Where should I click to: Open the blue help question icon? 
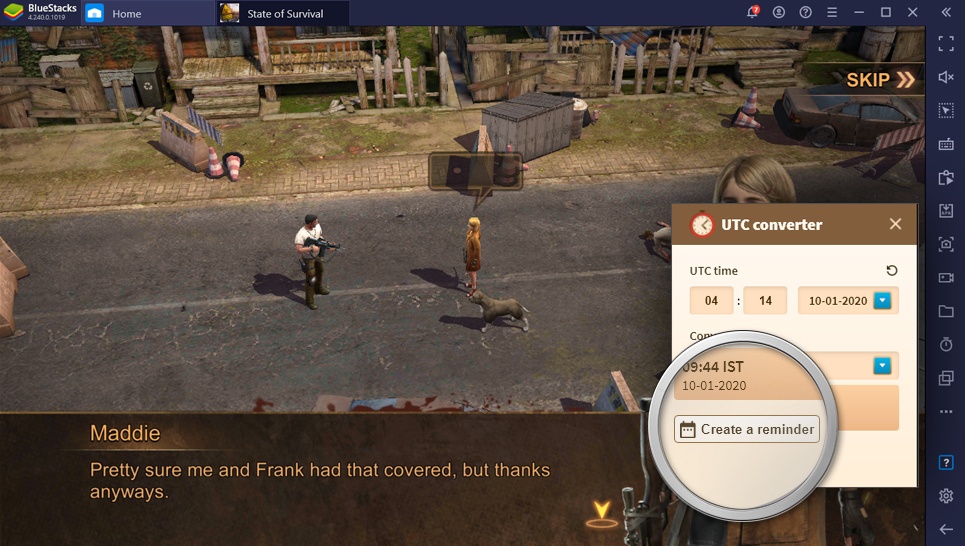(x=946, y=462)
